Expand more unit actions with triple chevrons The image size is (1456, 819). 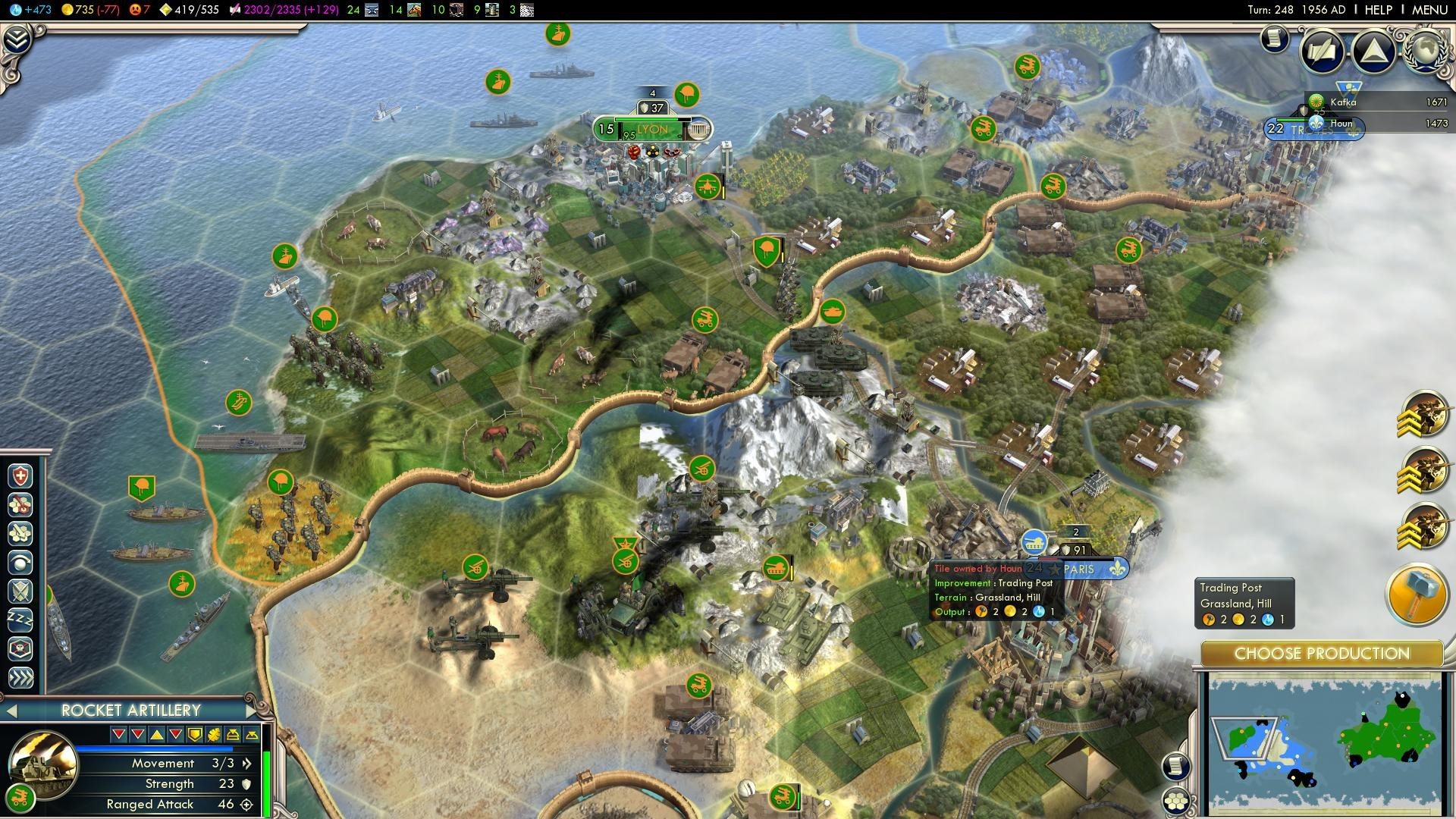(20, 677)
